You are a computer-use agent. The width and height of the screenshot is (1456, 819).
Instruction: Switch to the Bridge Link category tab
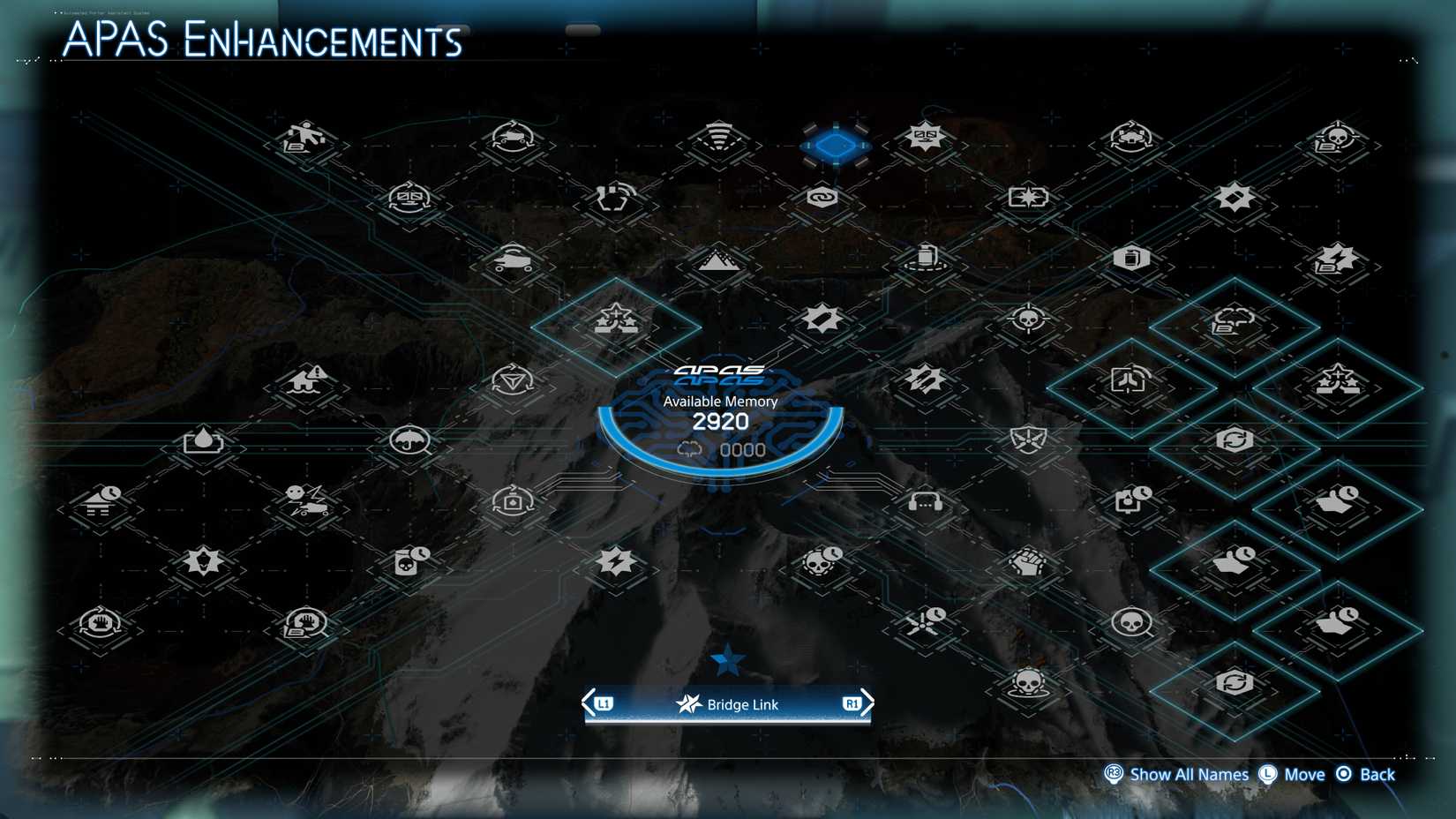point(726,704)
